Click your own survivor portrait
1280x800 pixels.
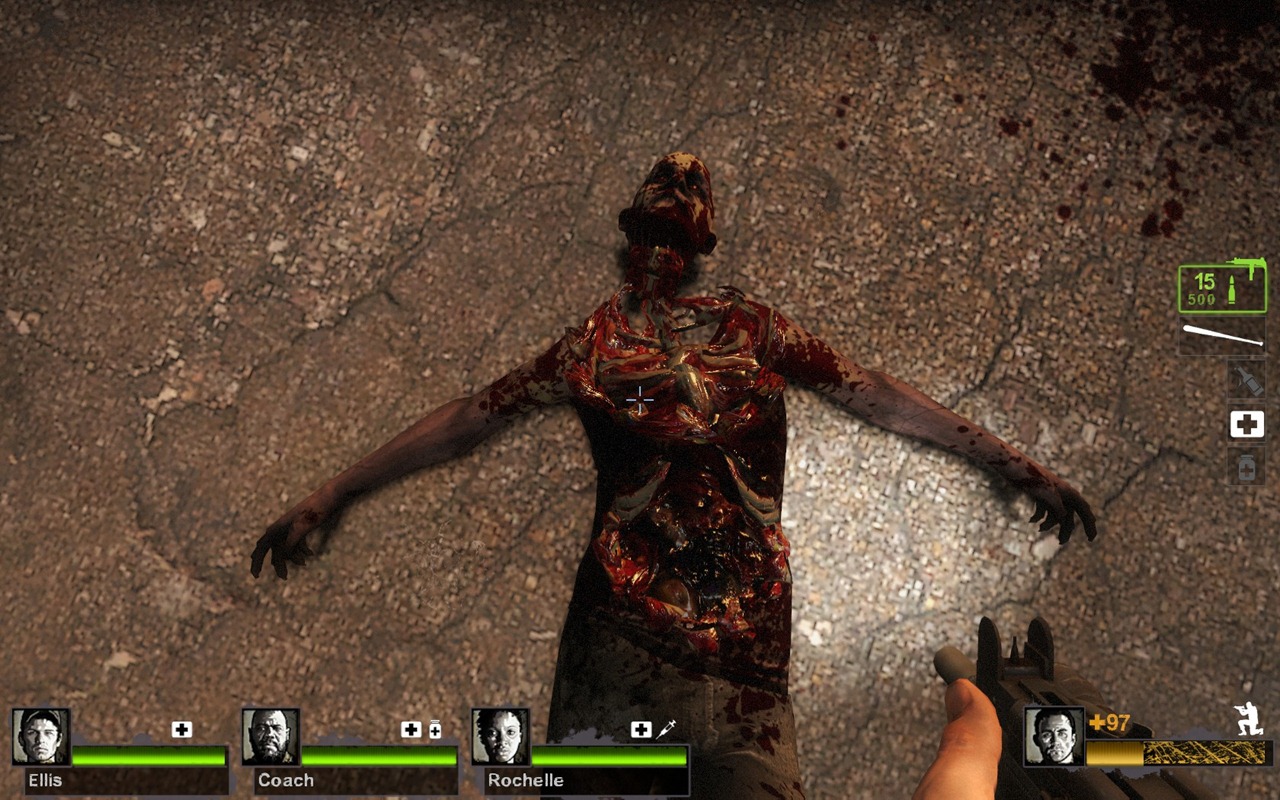[x=1054, y=737]
